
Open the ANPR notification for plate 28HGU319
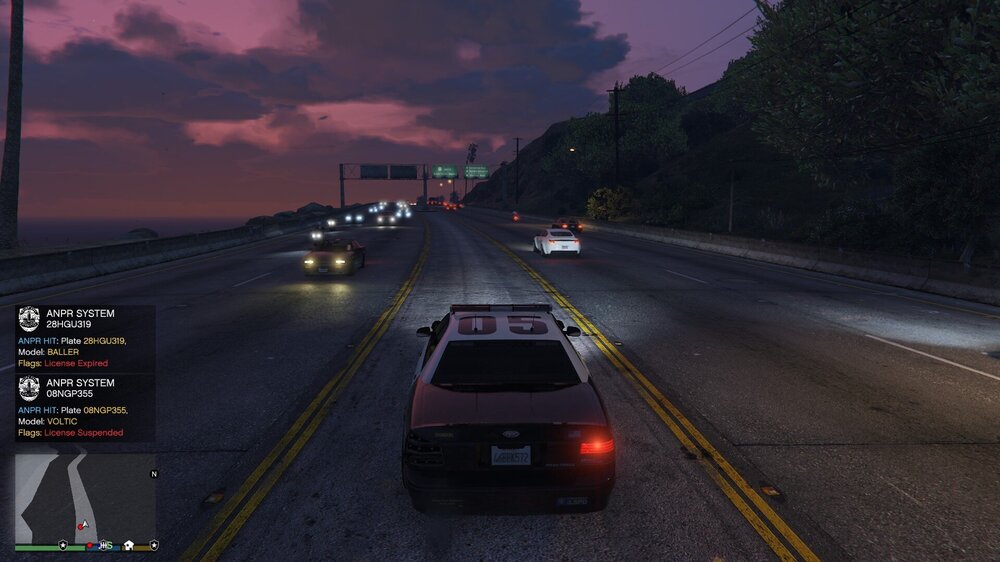click(x=85, y=338)
